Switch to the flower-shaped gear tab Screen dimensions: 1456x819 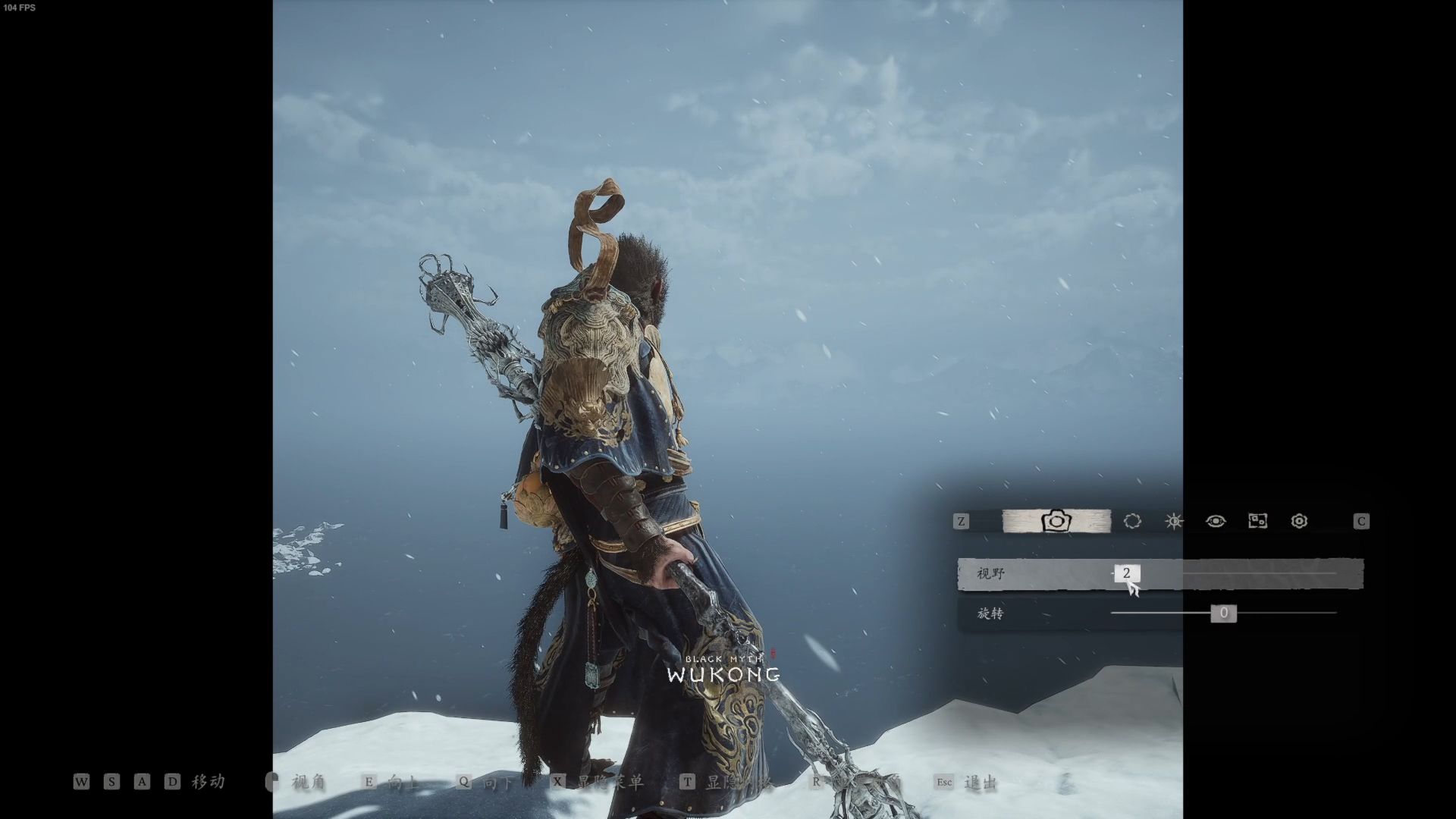(1299, 521)
